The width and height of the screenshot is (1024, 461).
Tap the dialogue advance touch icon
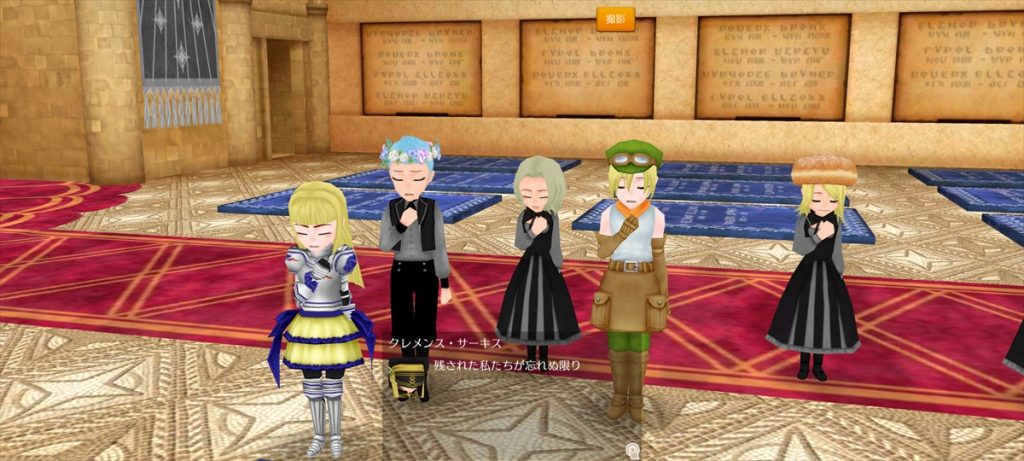pyautogui.click(x=632, y=450)
